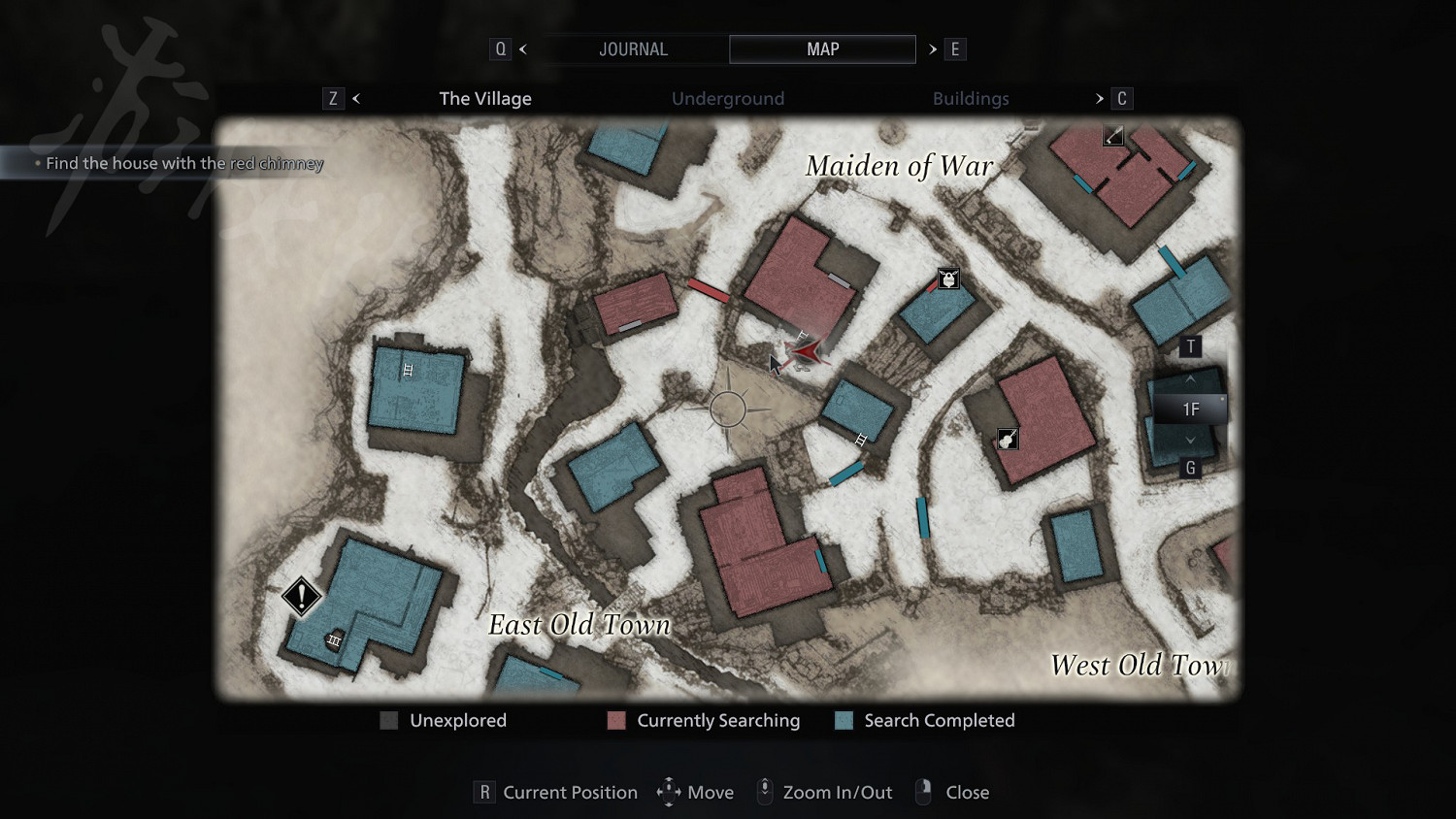
Task: Open The Village map area
Action: pos(485,98)
